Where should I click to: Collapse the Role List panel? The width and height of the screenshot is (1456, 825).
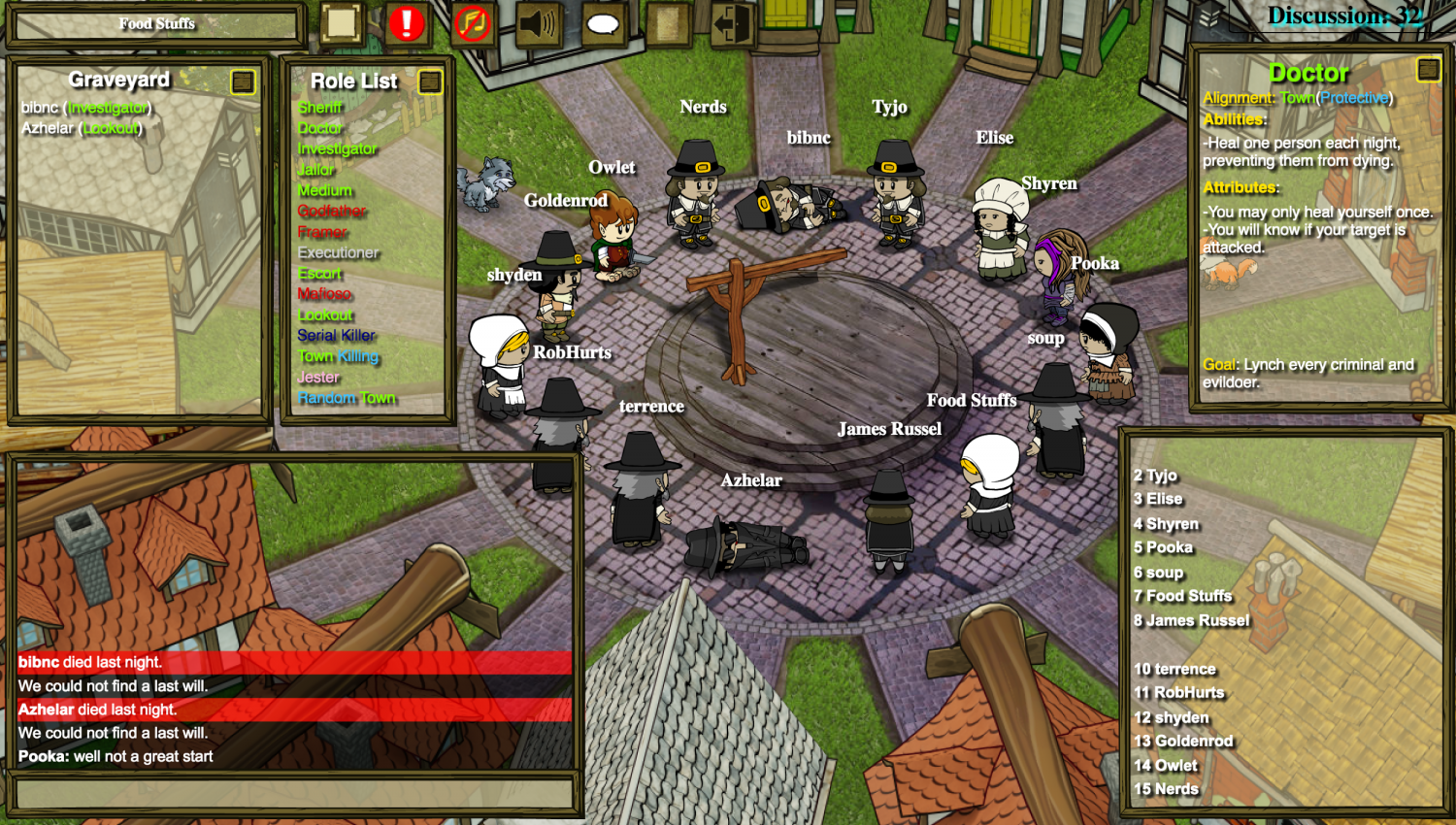[x=430, y=82]
